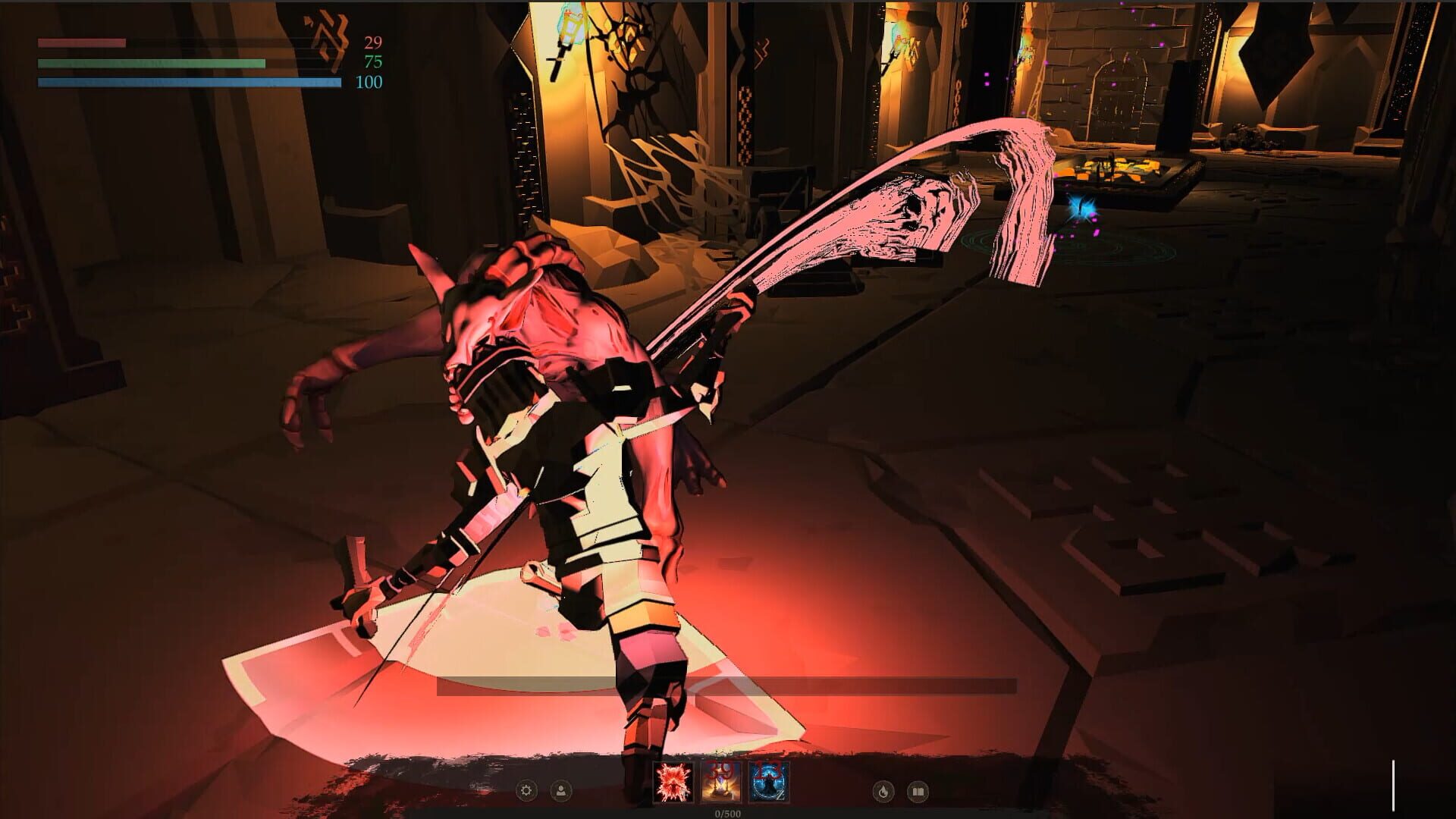Click the flame icon right of the hotbar
This screenshot has height=819, width=1456.
(x=882, y=791)
